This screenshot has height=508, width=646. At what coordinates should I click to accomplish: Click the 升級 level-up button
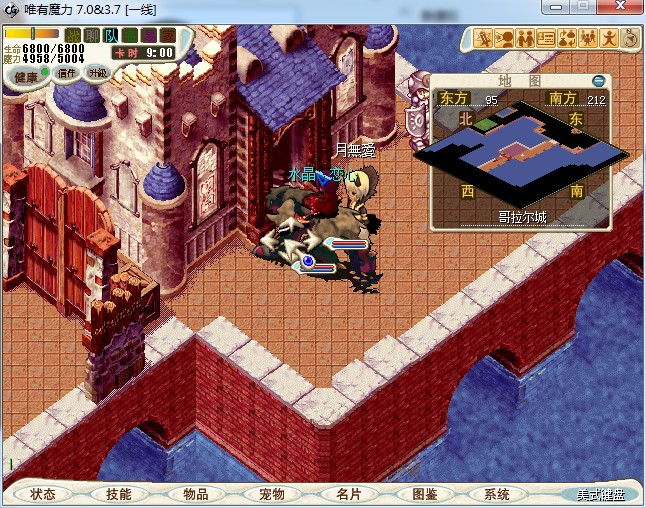pos(97,73)
